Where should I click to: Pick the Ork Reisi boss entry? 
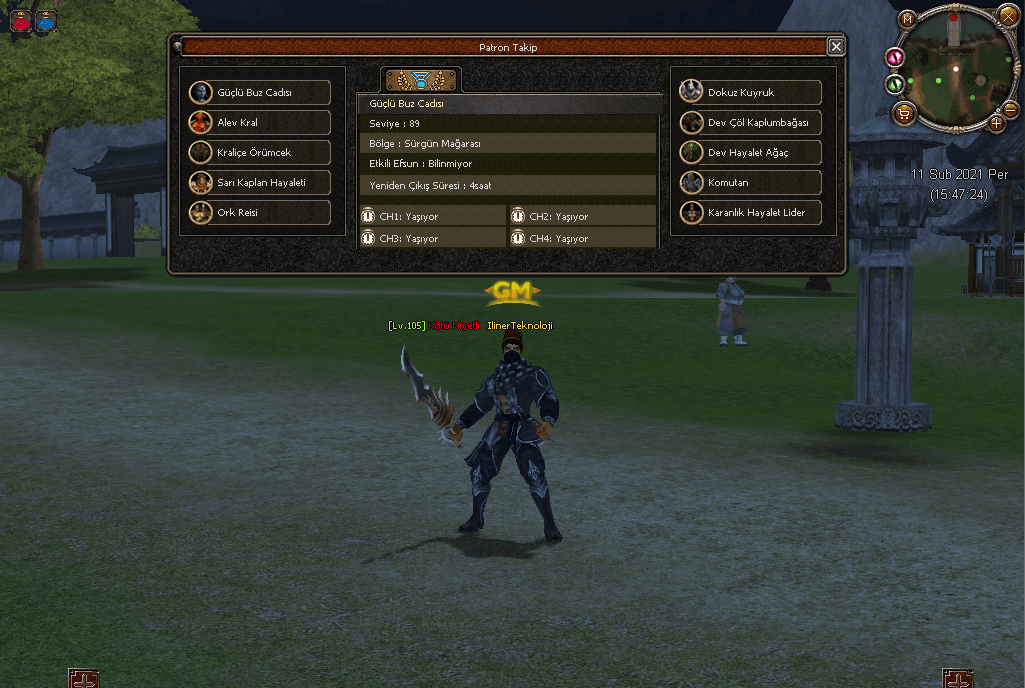260,213
